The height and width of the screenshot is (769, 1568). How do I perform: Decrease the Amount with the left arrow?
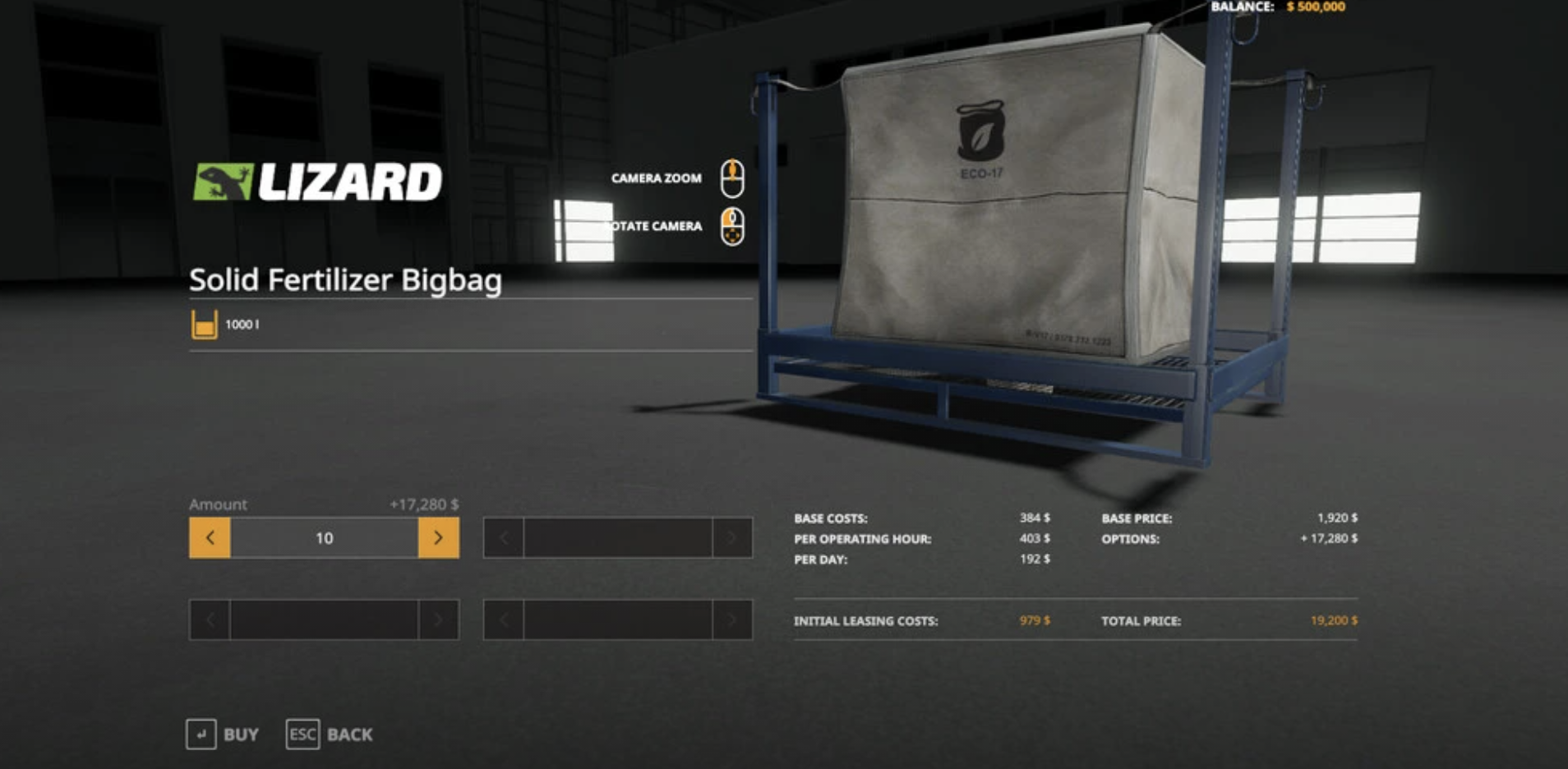pos(210,538)
